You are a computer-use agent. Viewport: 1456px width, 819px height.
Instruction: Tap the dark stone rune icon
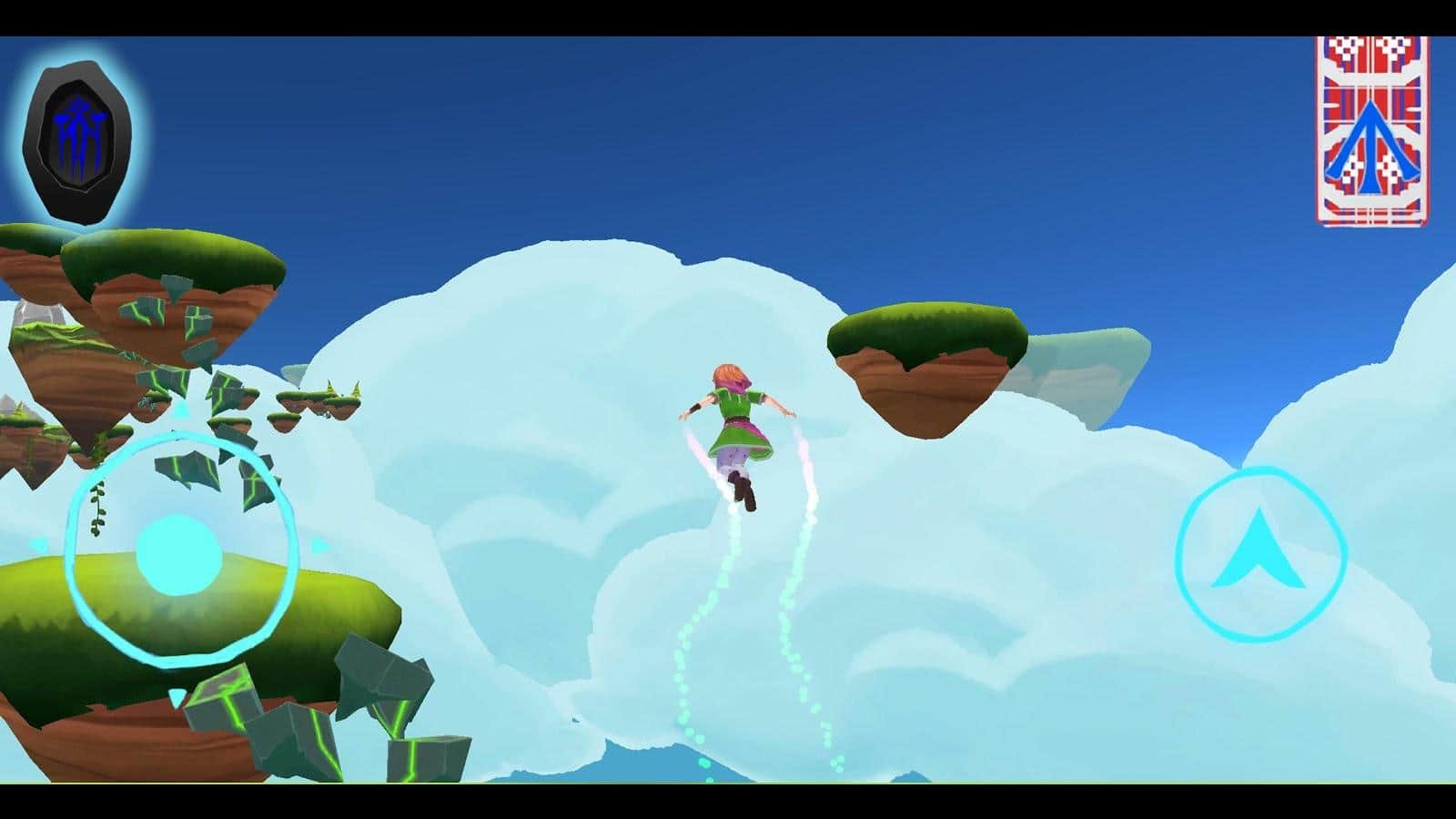pos(77,143)
